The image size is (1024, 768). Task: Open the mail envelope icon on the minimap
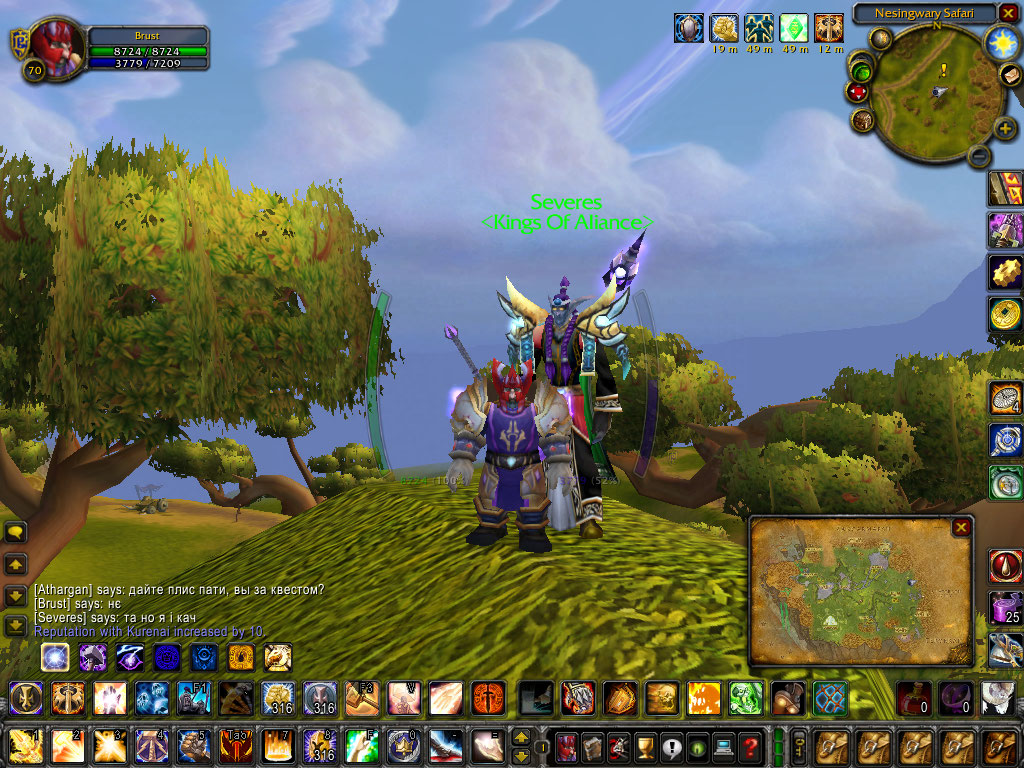click(1010, 76)
